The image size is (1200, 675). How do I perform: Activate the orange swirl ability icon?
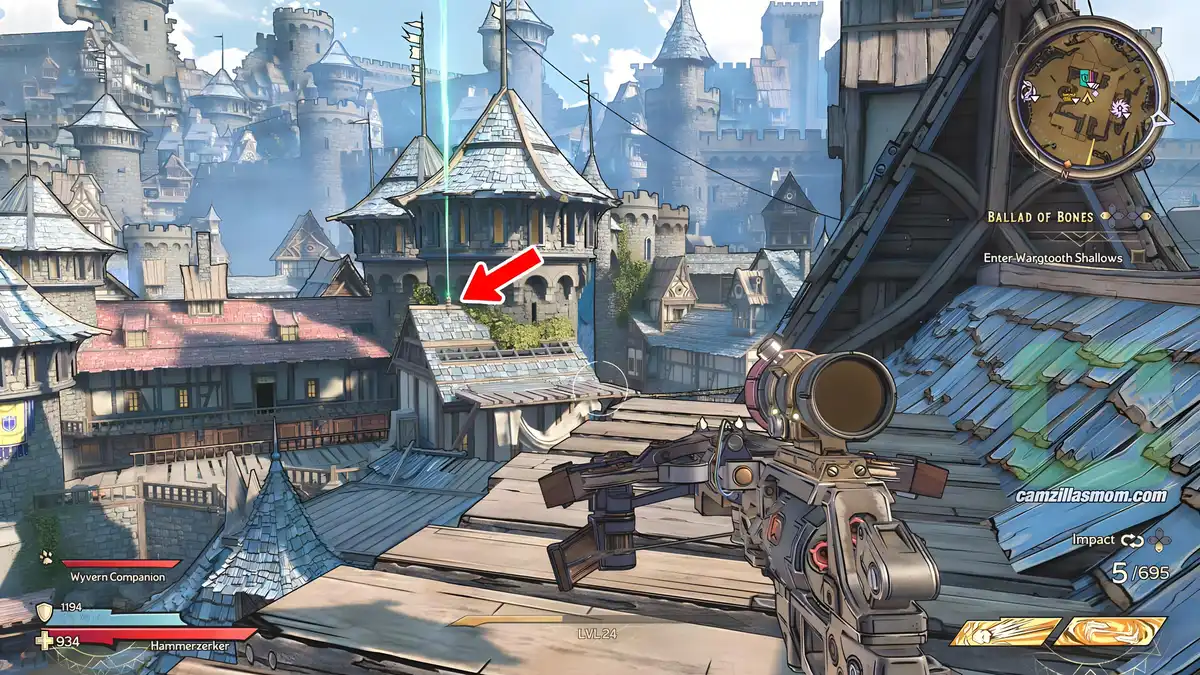(1110, 632)
